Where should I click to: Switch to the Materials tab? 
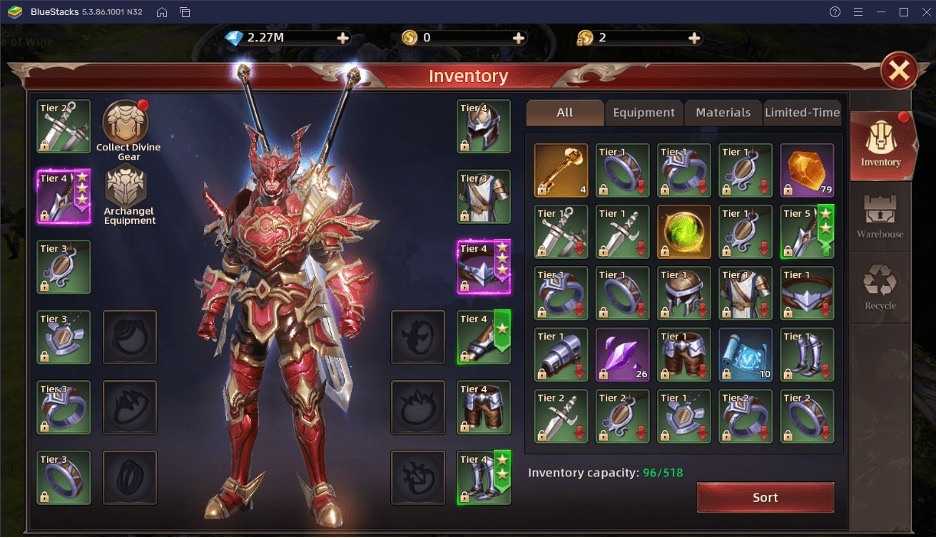(x=723, y=112)
